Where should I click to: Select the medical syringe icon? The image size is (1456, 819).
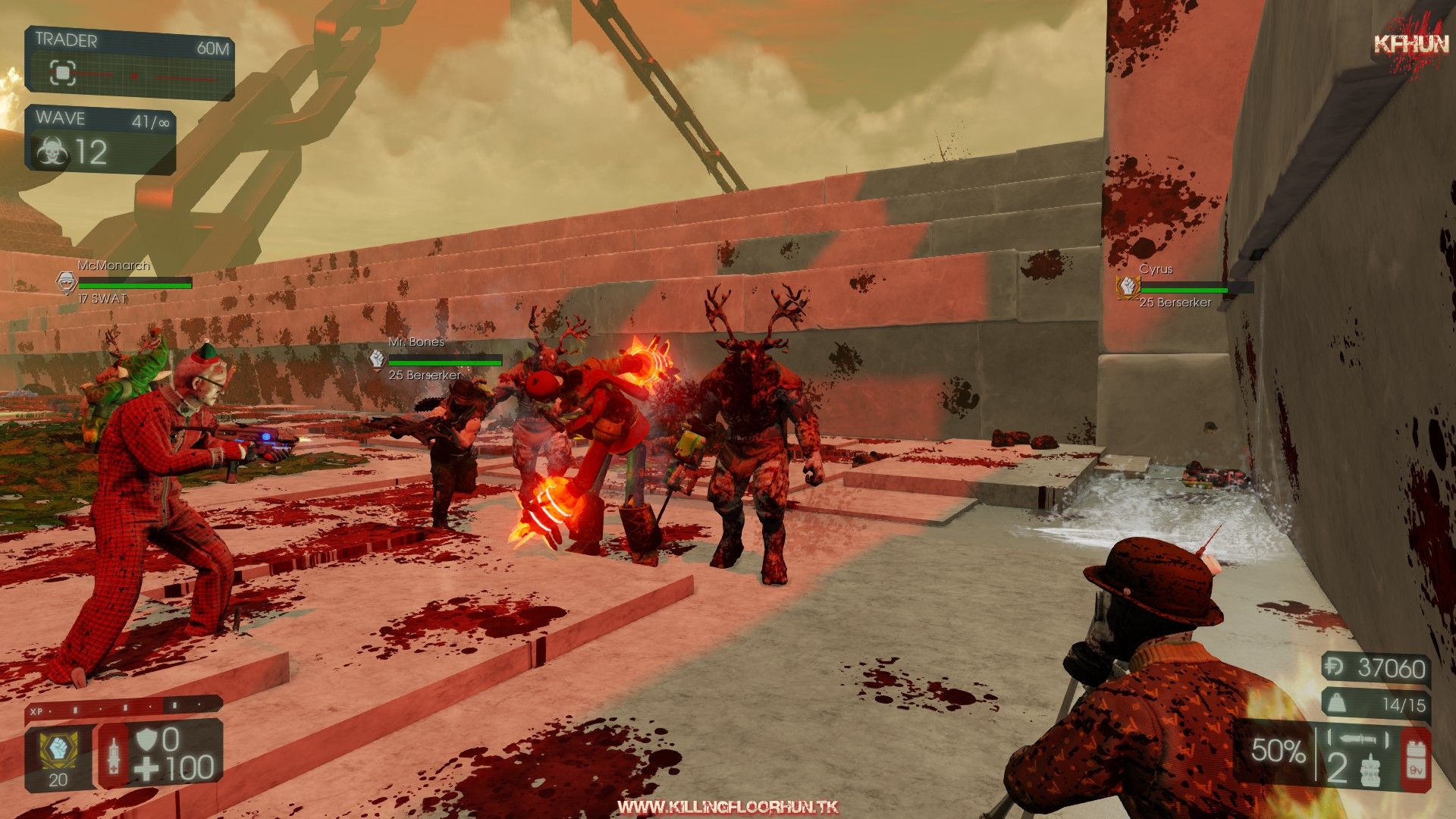[114, 756]
